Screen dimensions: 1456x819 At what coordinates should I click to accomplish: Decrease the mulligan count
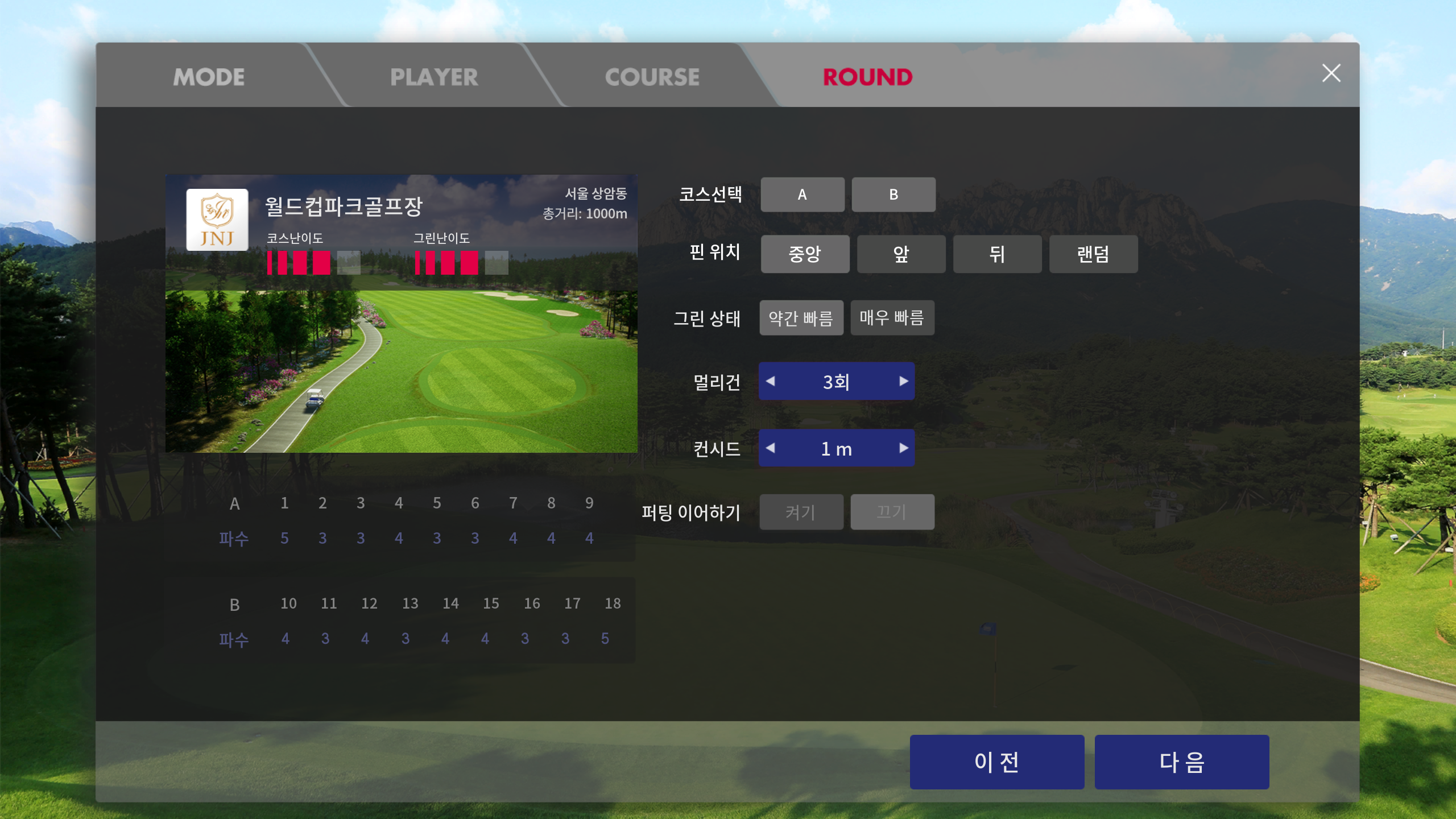click(x=771, y=381)
